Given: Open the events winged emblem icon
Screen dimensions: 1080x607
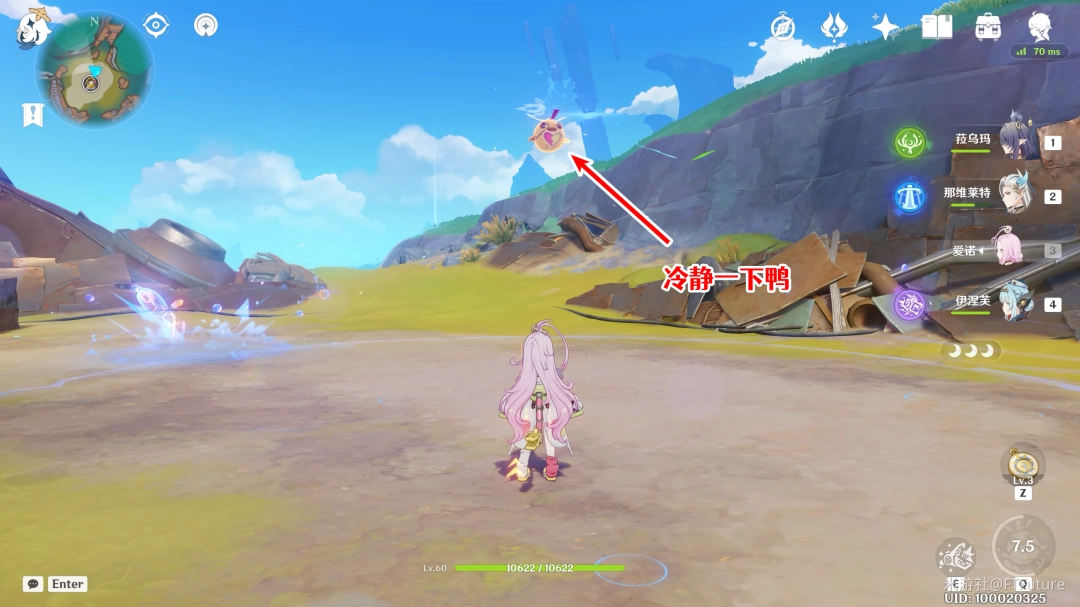Looking at the screenshot, I should (x=834, y=27).
